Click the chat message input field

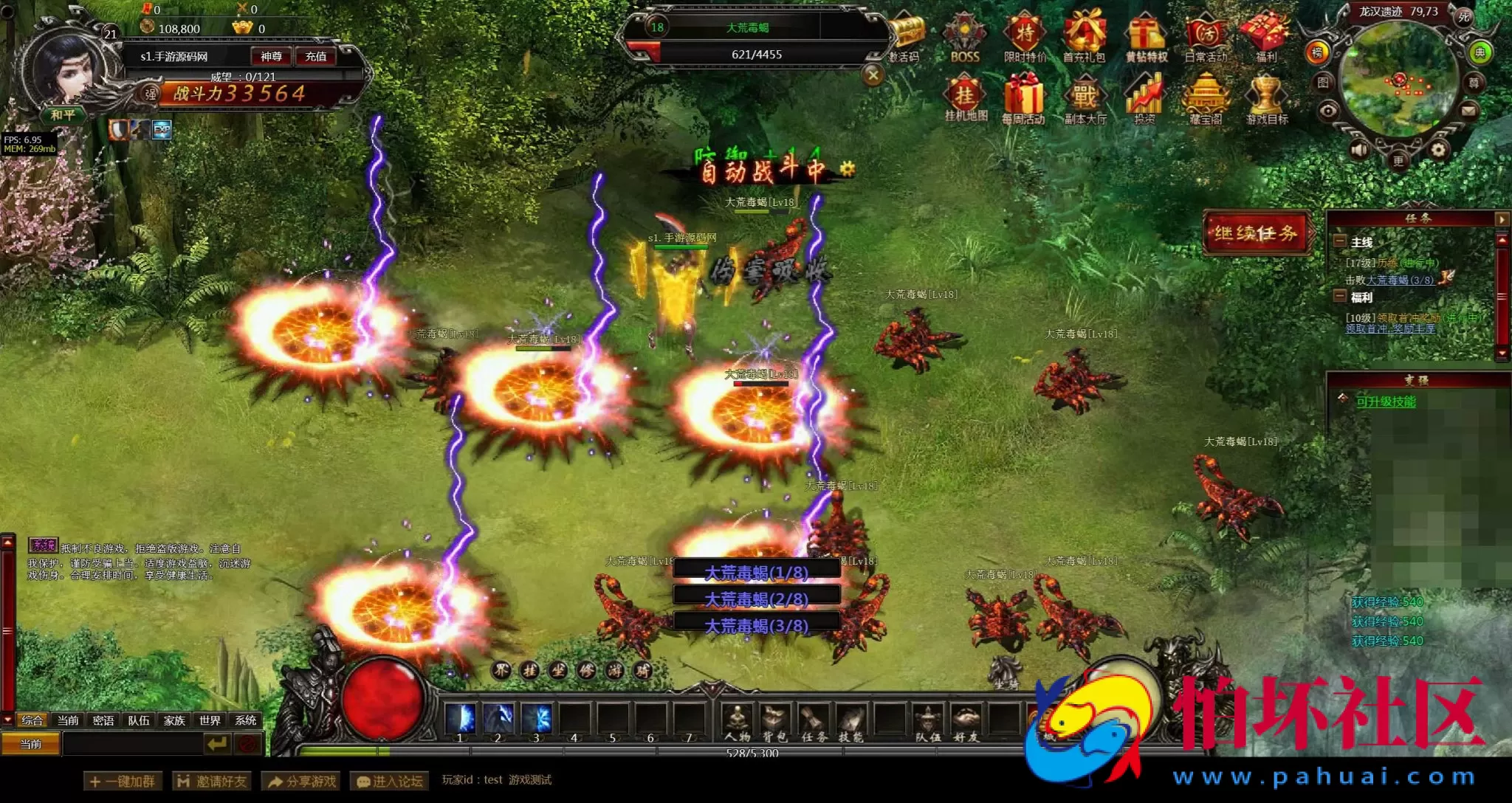pos(133,744)
